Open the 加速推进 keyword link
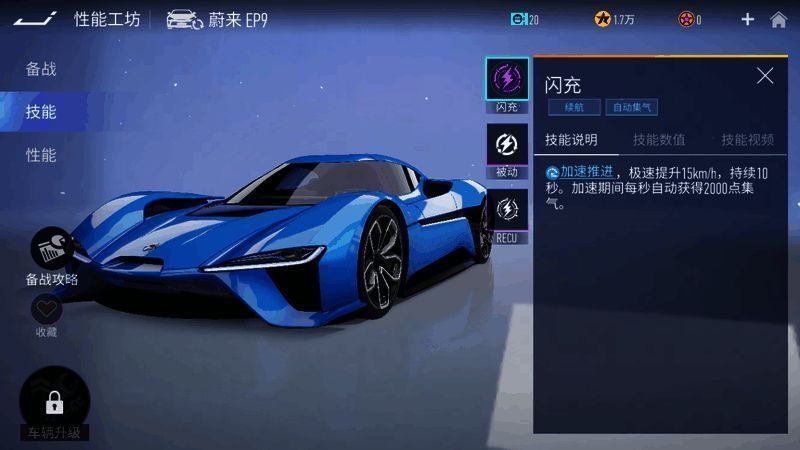The width and height of the screenshot is (800, 450). pos(587,172)
